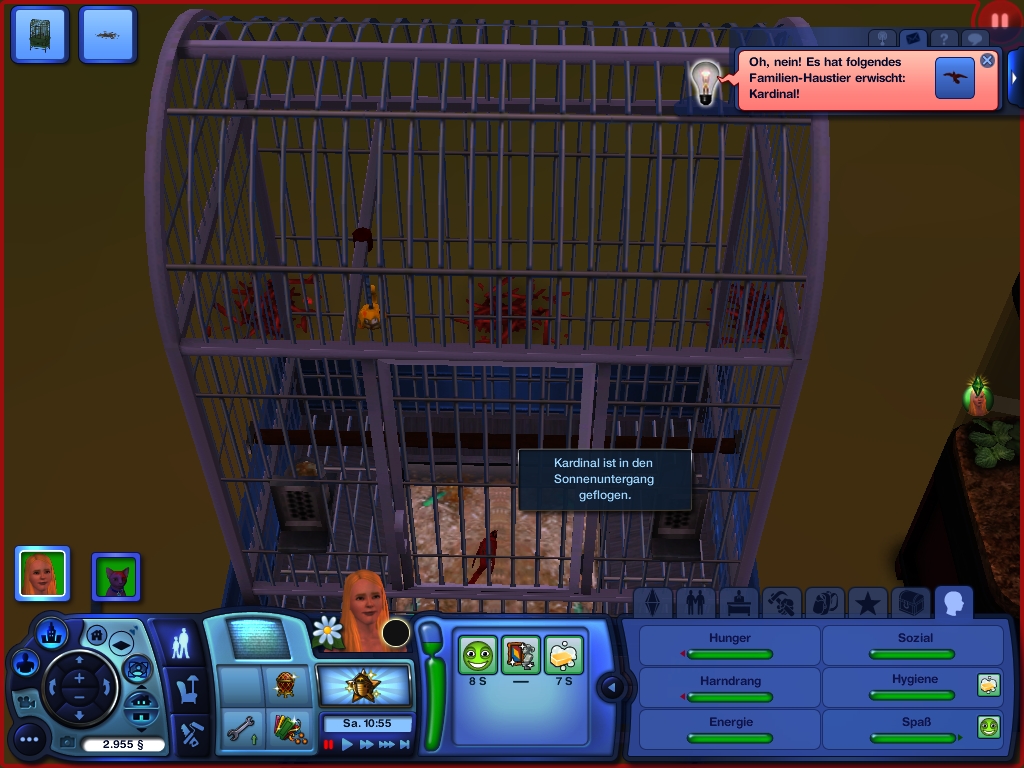The height and width of the screenshot is (768, 1024).
Task: Open the Career desk tab
Action: pyautogui.click(x=738, y=602)
